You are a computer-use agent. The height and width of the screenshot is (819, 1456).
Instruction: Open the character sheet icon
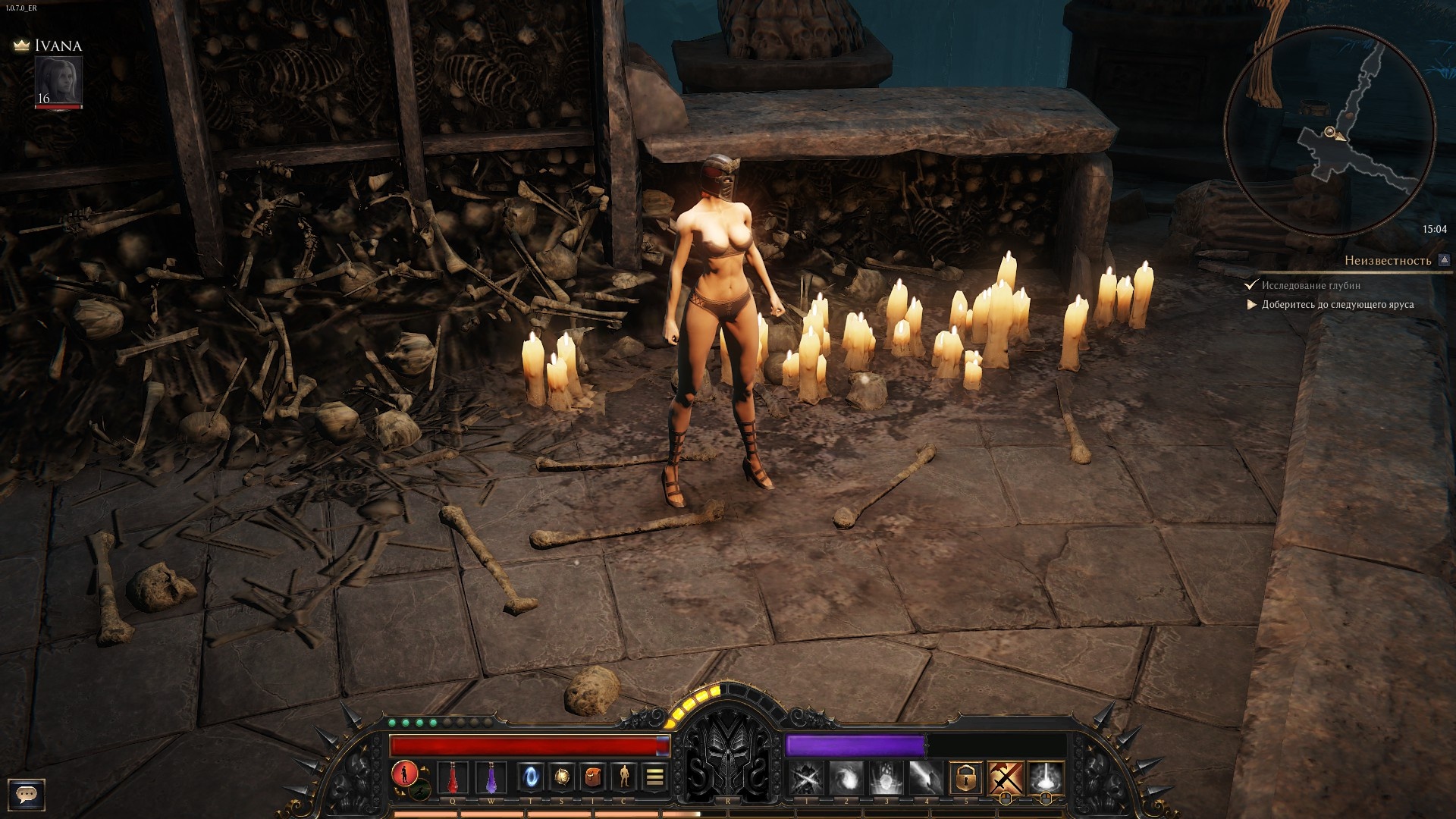pos(624,777)
